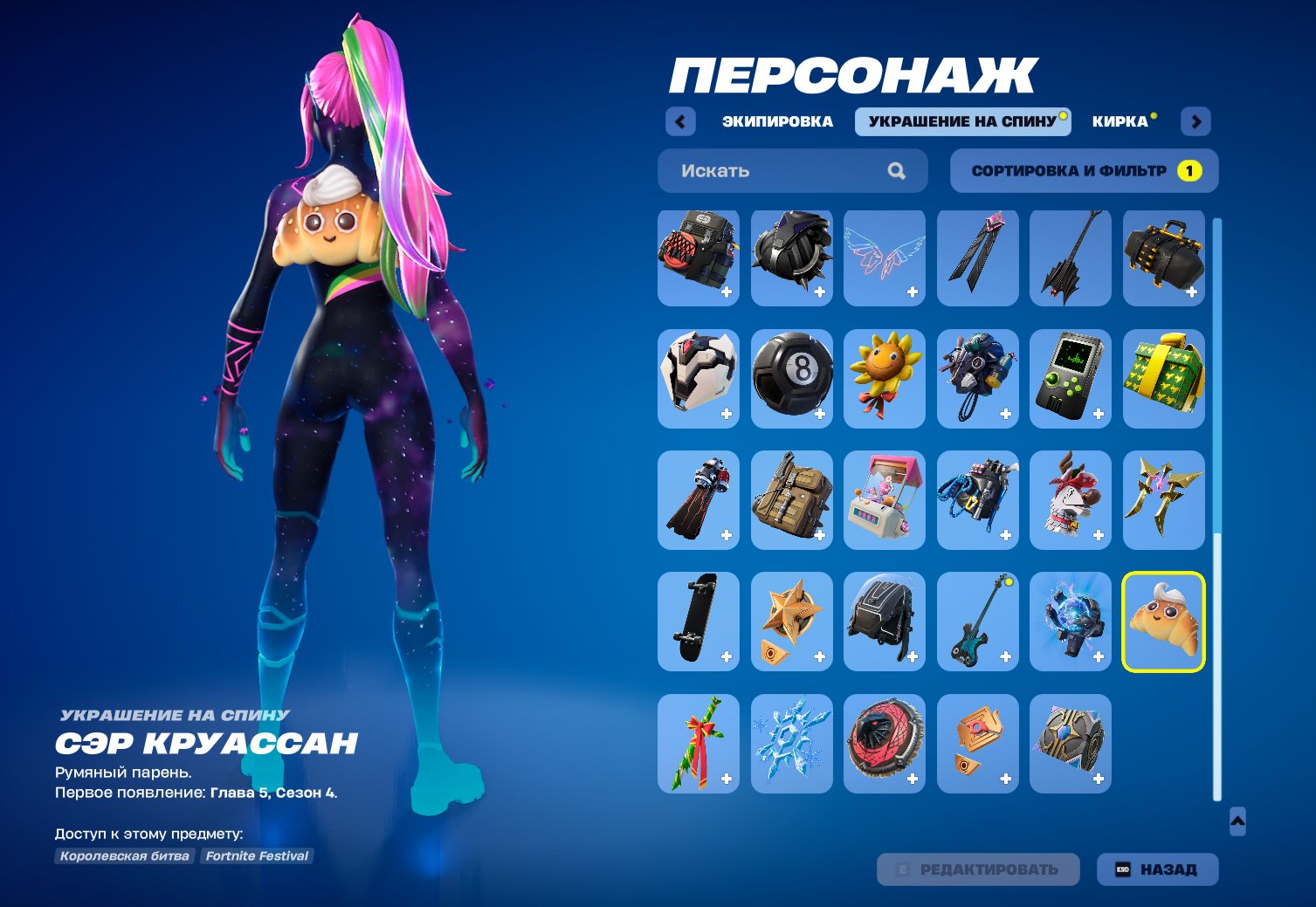Image resolution: width=1316 pixels, height=907 pixels.
Task: Select the retro handheld console back bling
Action: coord(1071,377)
